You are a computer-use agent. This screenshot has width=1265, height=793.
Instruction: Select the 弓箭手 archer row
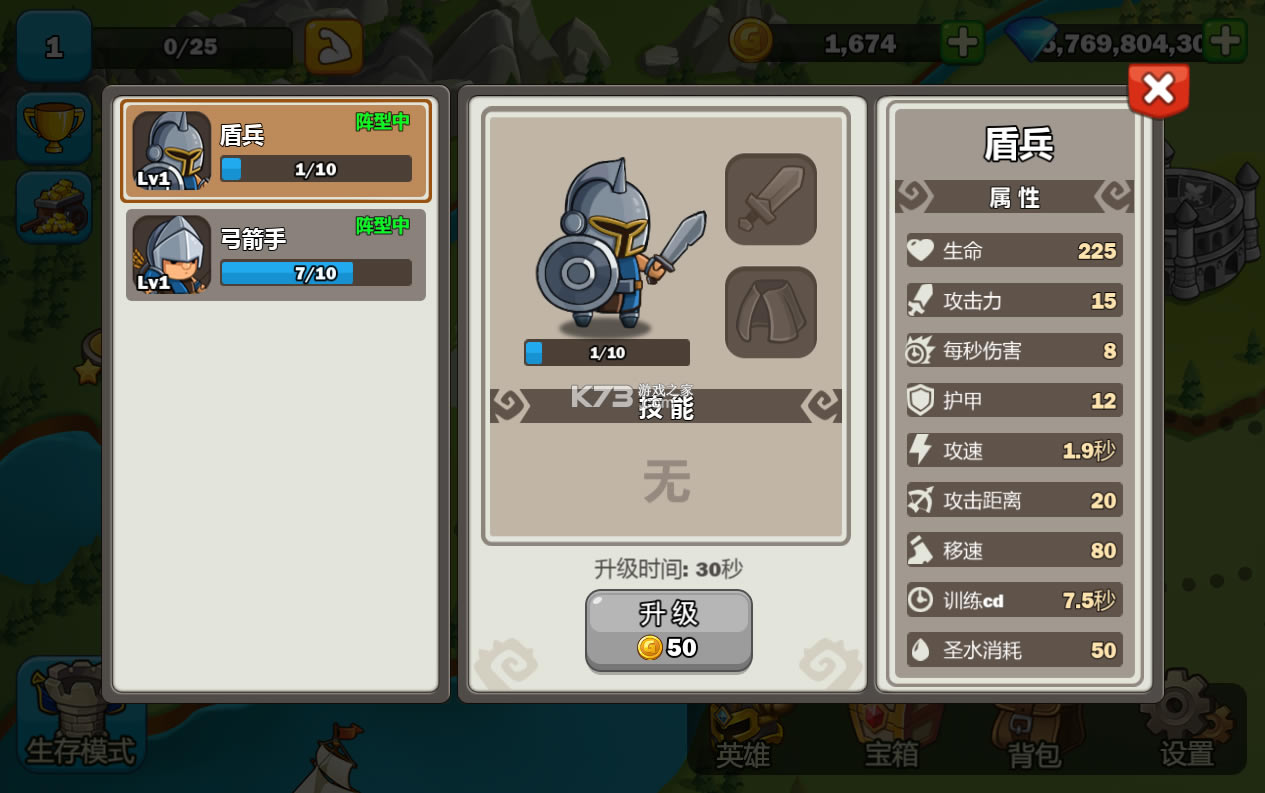[x=276, y=255]
